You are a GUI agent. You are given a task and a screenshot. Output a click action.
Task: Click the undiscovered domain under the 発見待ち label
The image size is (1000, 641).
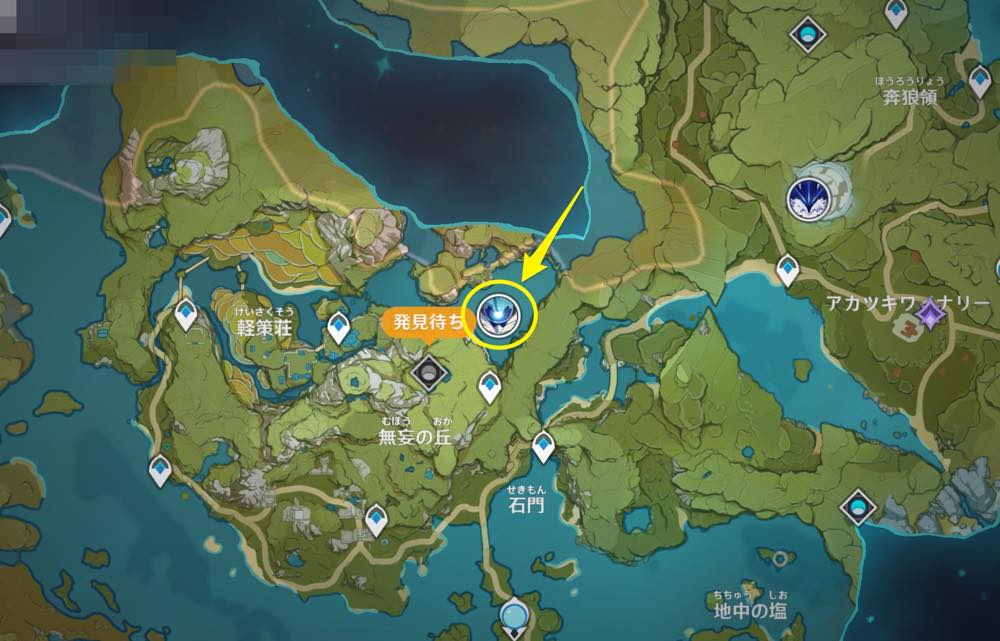tap(430, 373)
